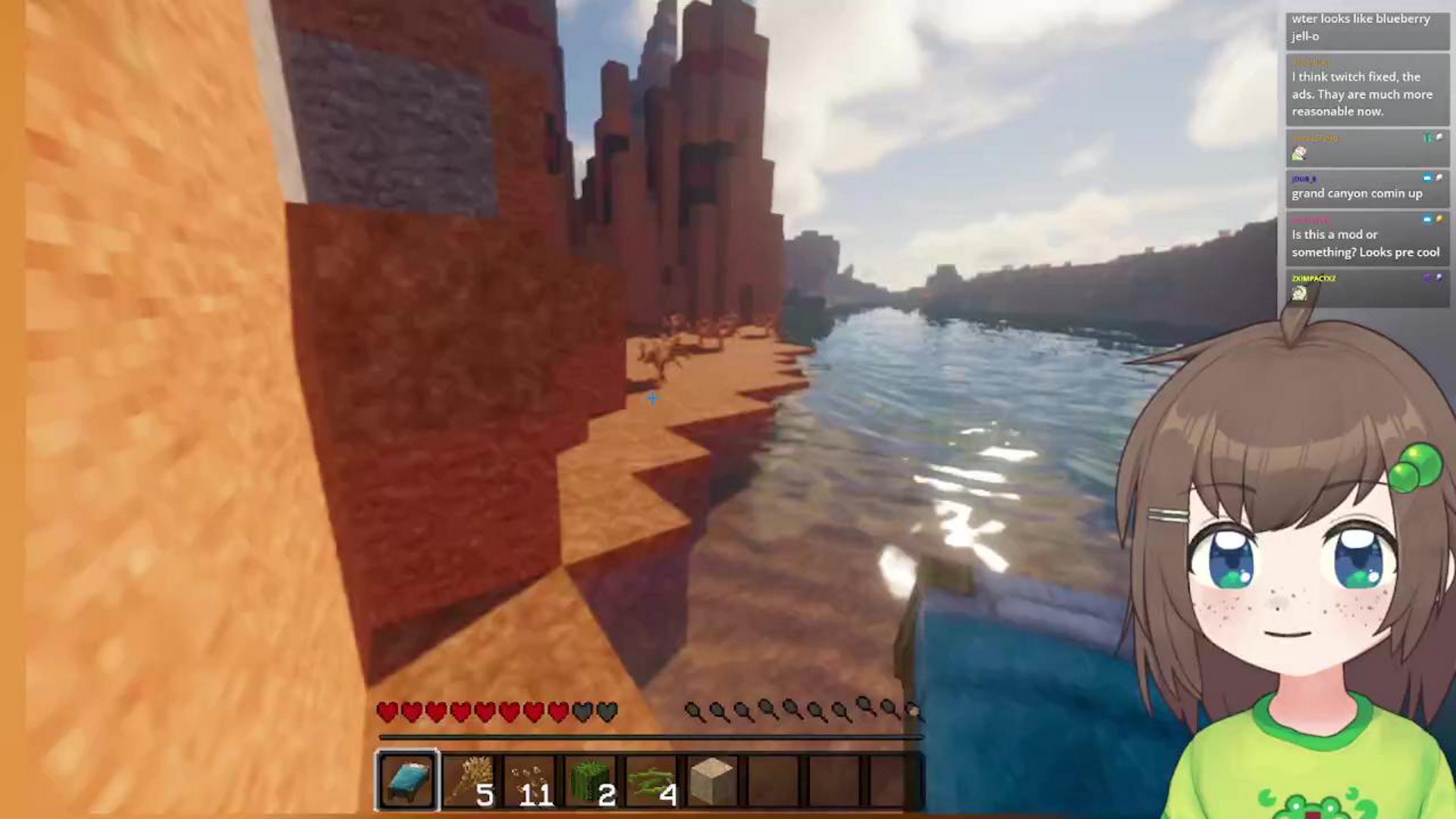Click the leftmost red heart icon

[385, 711]
